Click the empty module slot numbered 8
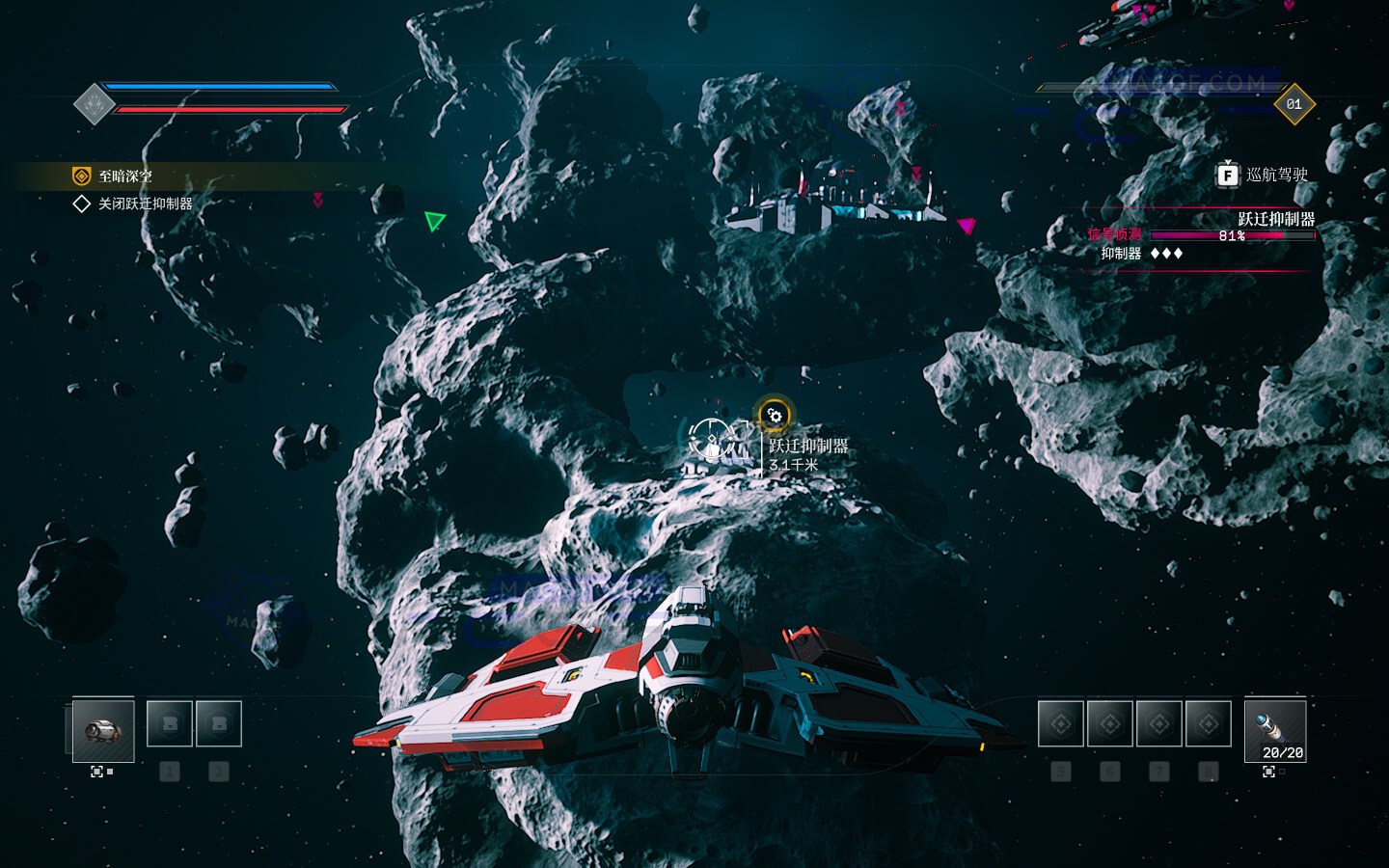The width and height of the screenshot is (1389, 868). [x=1207, y=723]
